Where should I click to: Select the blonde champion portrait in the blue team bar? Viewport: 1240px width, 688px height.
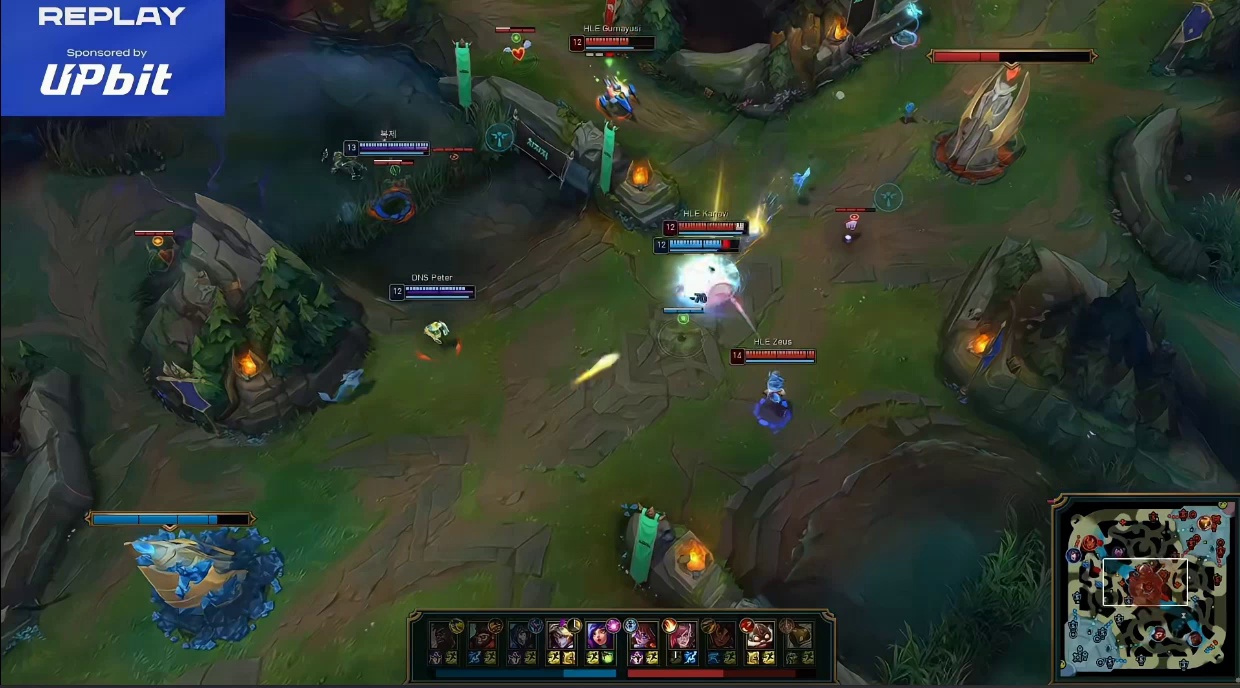pyautogui.click(x=561, y=636)
